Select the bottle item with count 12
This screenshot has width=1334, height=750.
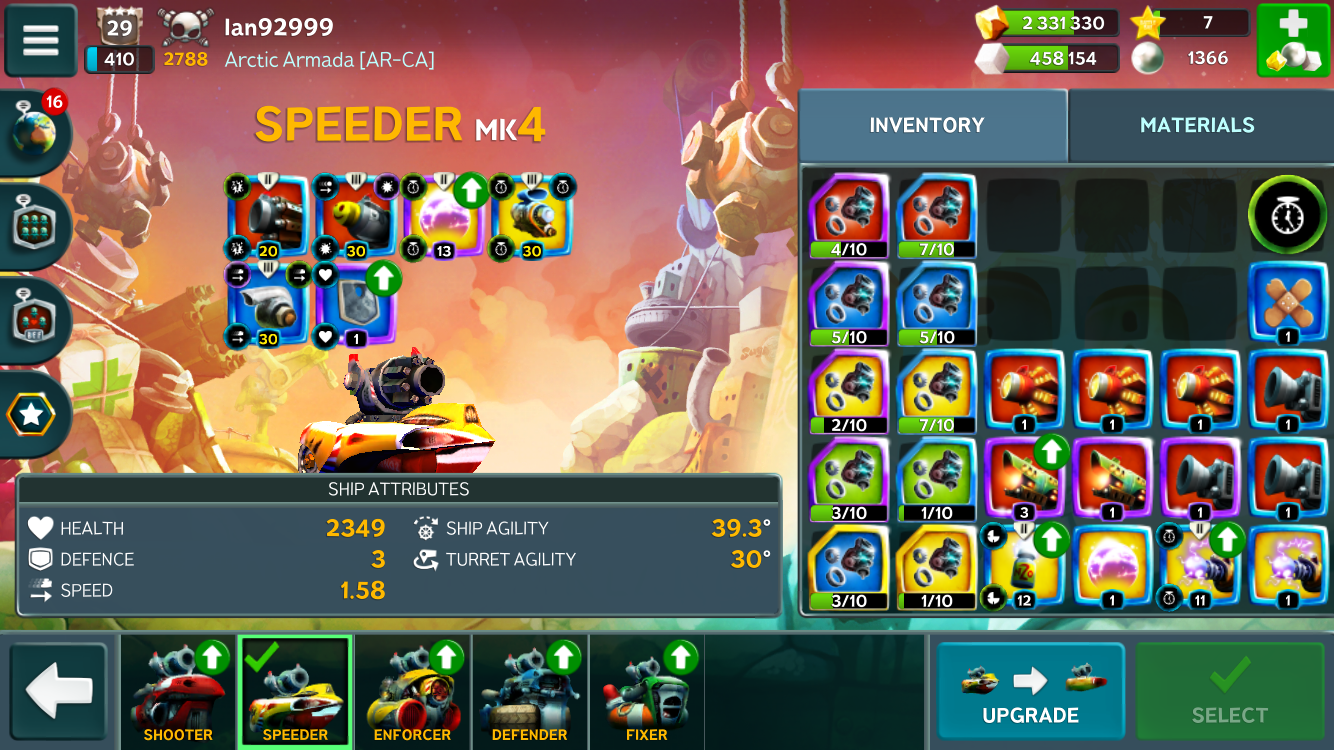coord(1023,567)
